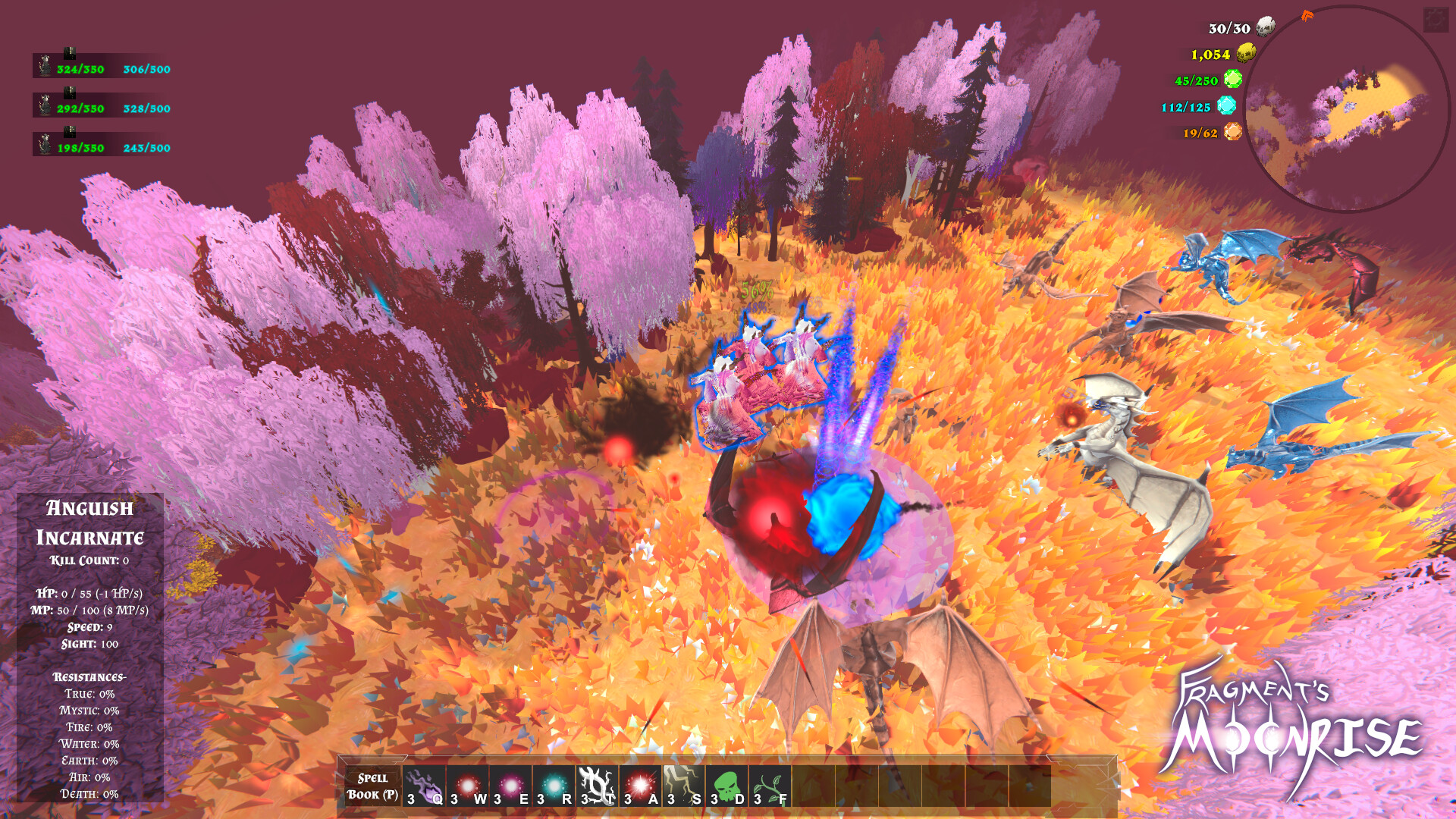Activate the E magenta orb spell
The image size is (1456, 819).
(x=510, y=784)
